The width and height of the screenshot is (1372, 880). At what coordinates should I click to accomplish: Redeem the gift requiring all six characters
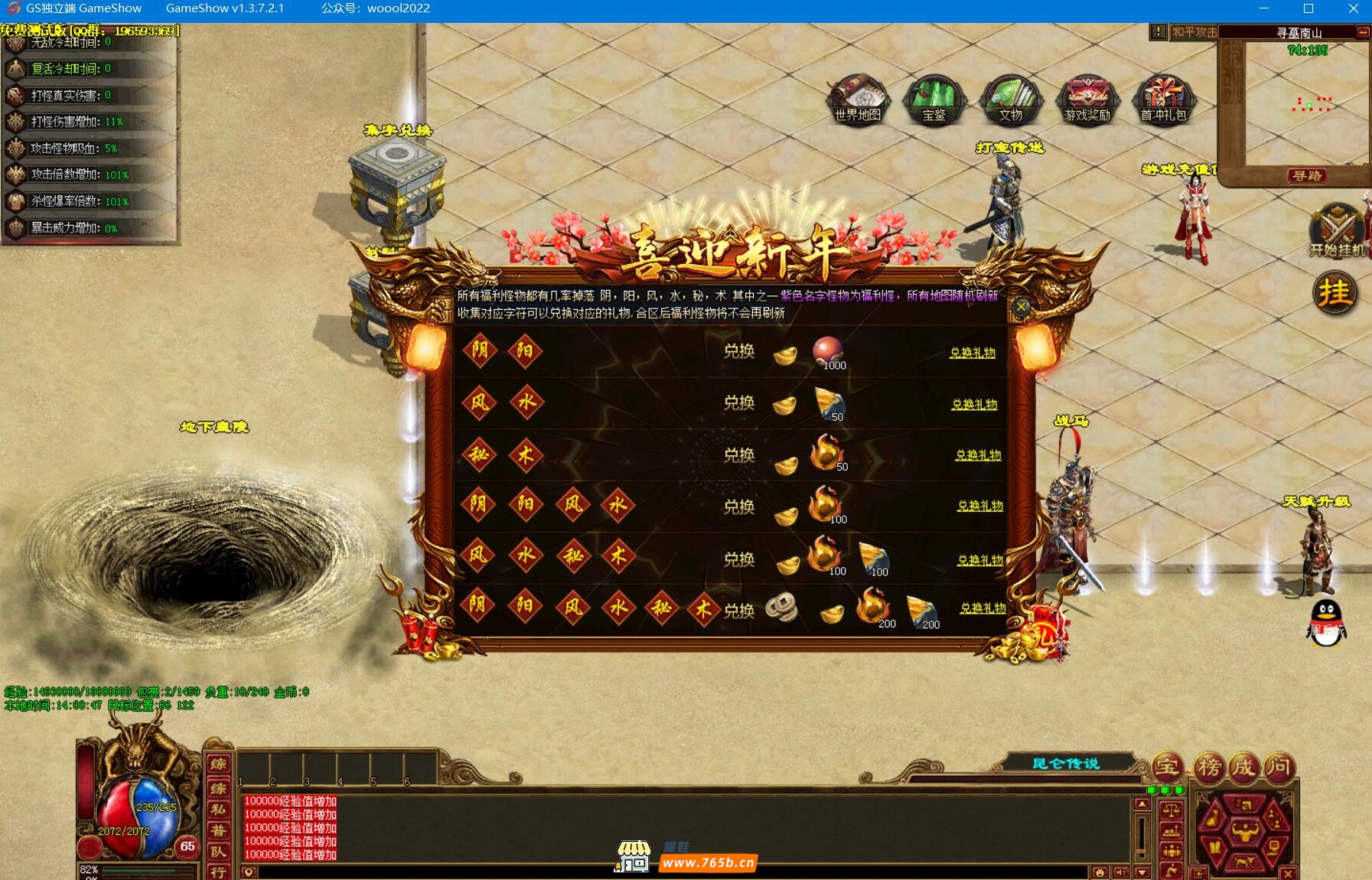983,608
